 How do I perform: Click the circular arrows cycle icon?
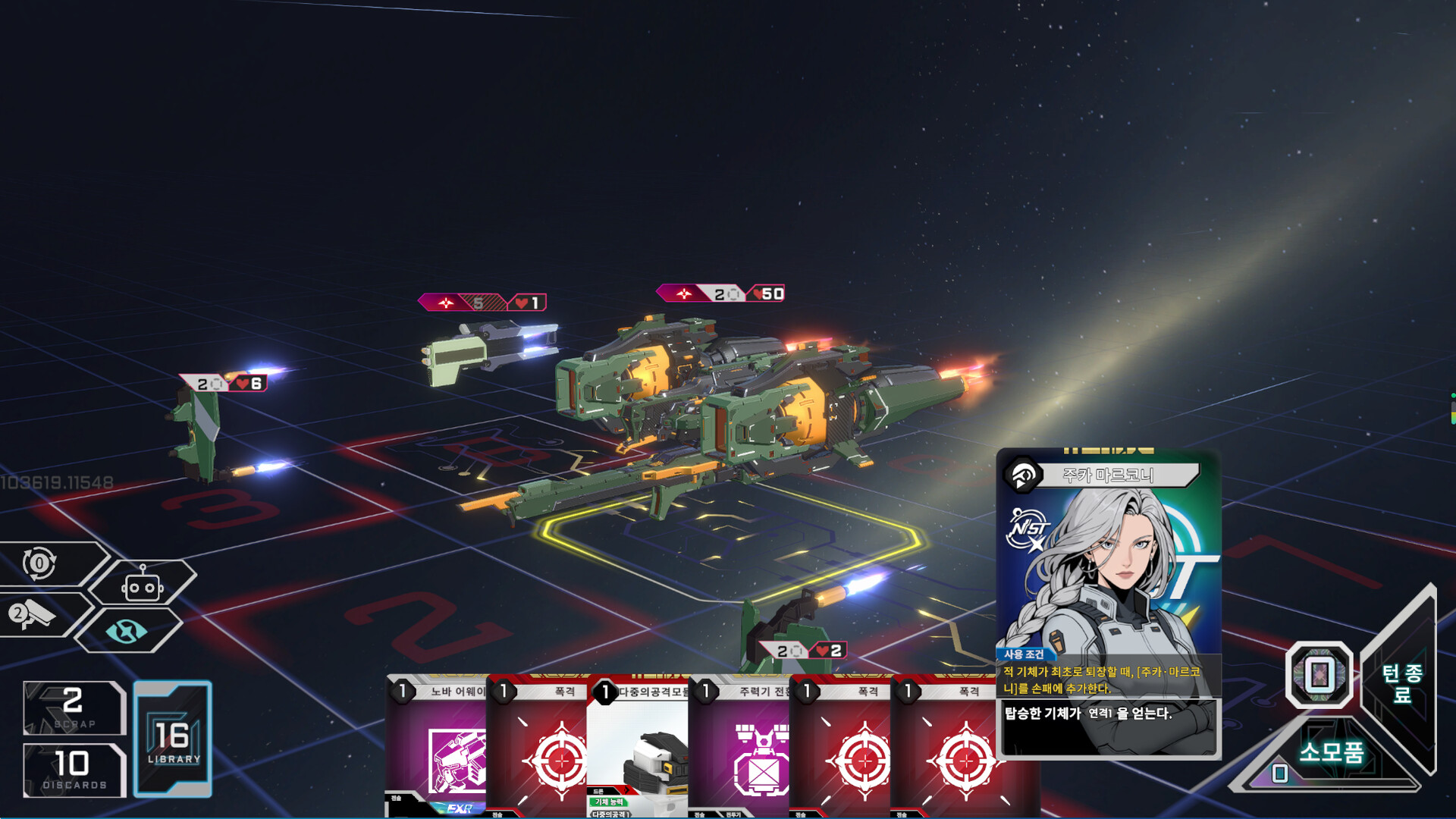[39, 563]
